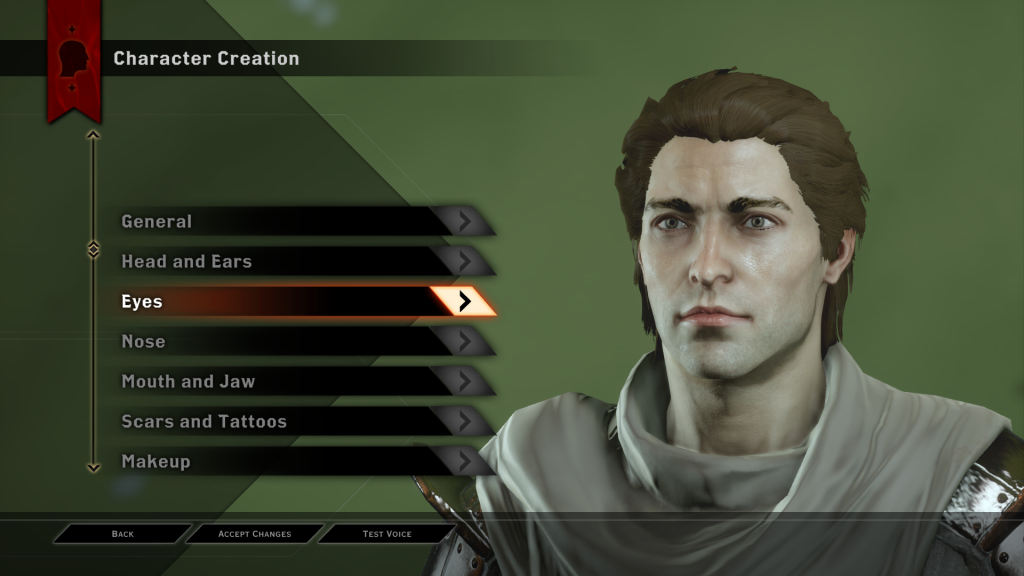1024x576 pixels.
Task: Open the General customization category
Action: tap(300, 222)
